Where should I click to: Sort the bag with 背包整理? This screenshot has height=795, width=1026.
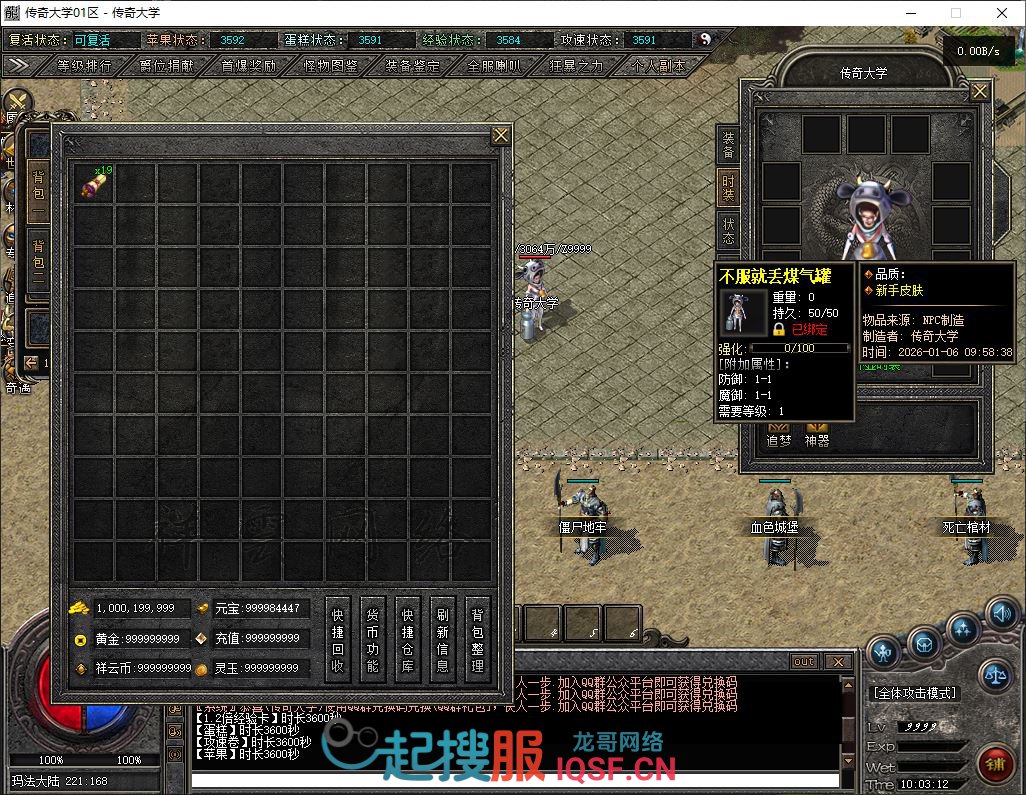[477, 640]
